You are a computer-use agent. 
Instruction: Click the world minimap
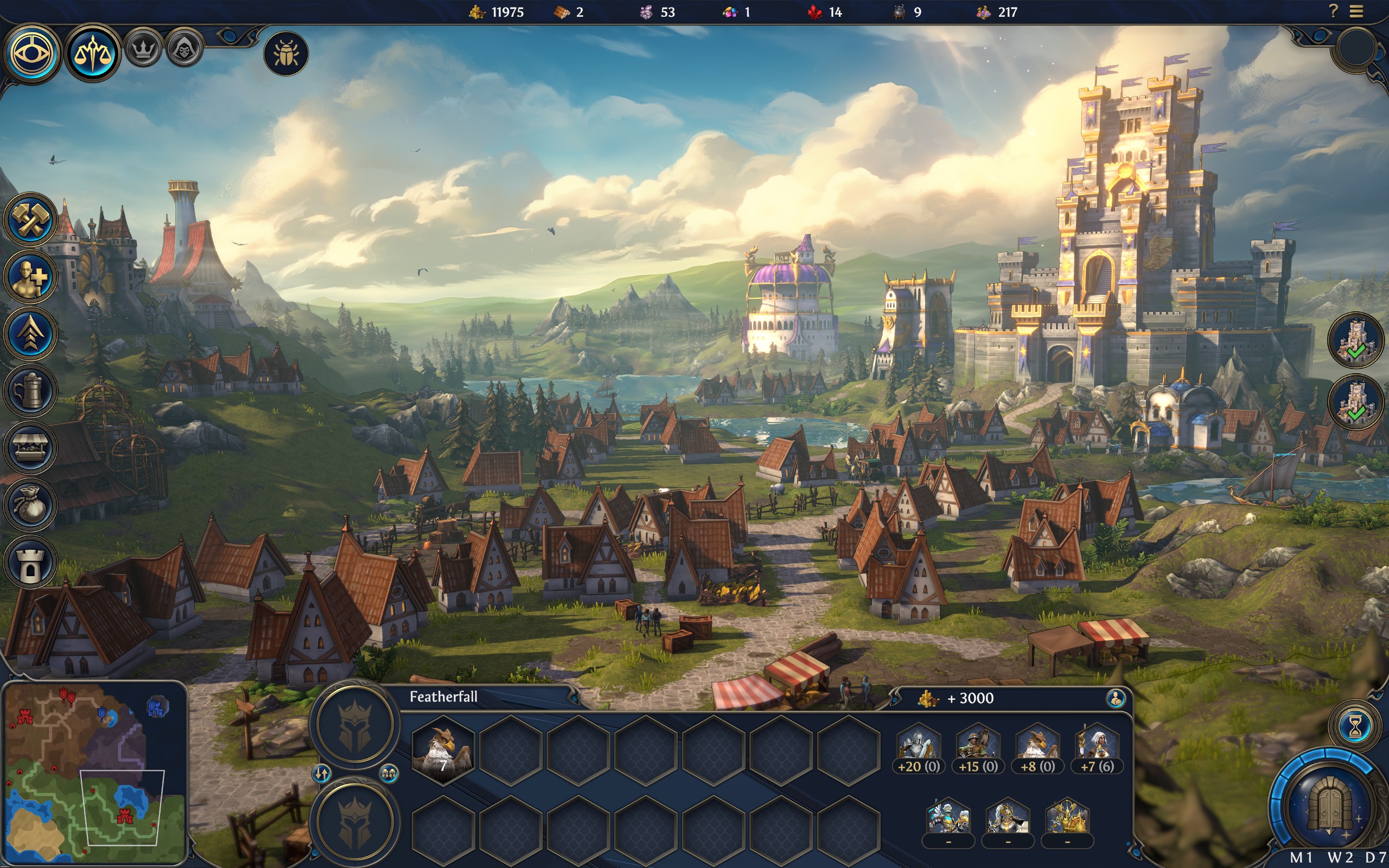(94, 773)
